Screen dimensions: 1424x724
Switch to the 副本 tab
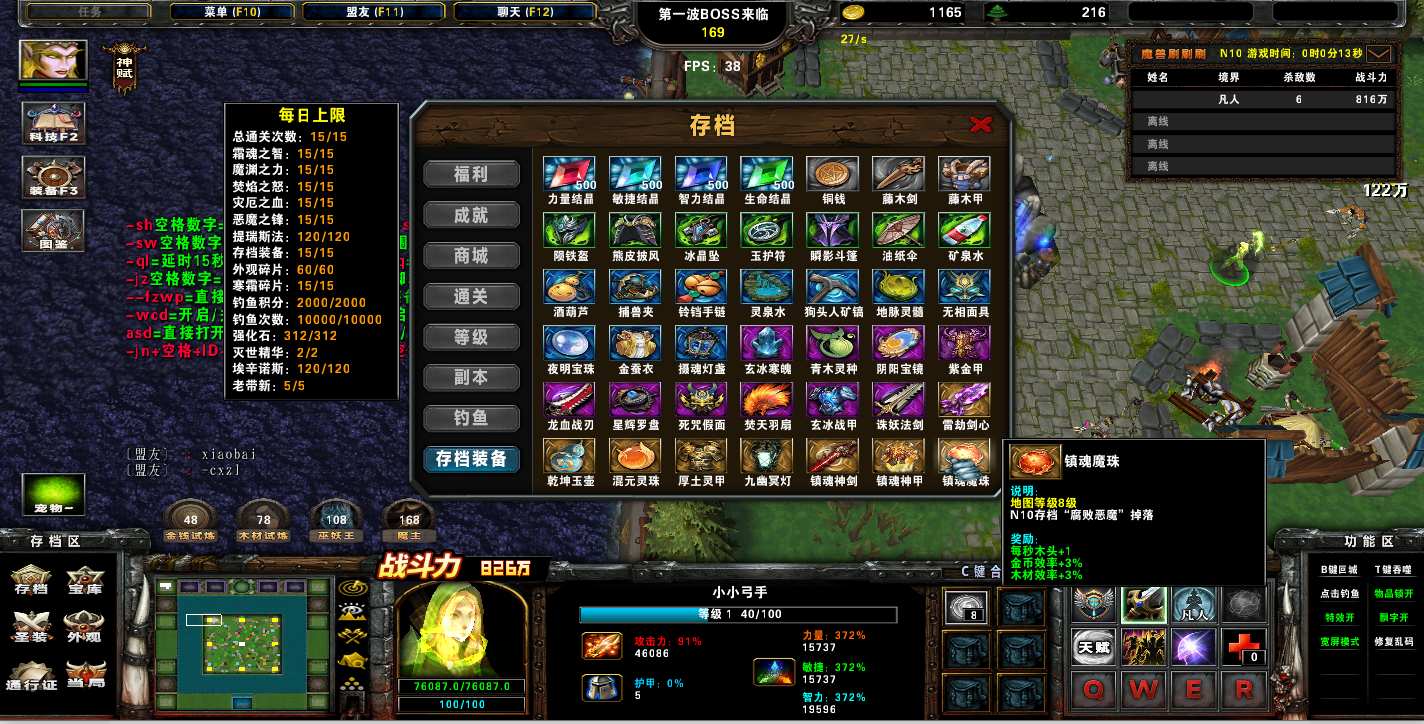click(x=471, y=378)
